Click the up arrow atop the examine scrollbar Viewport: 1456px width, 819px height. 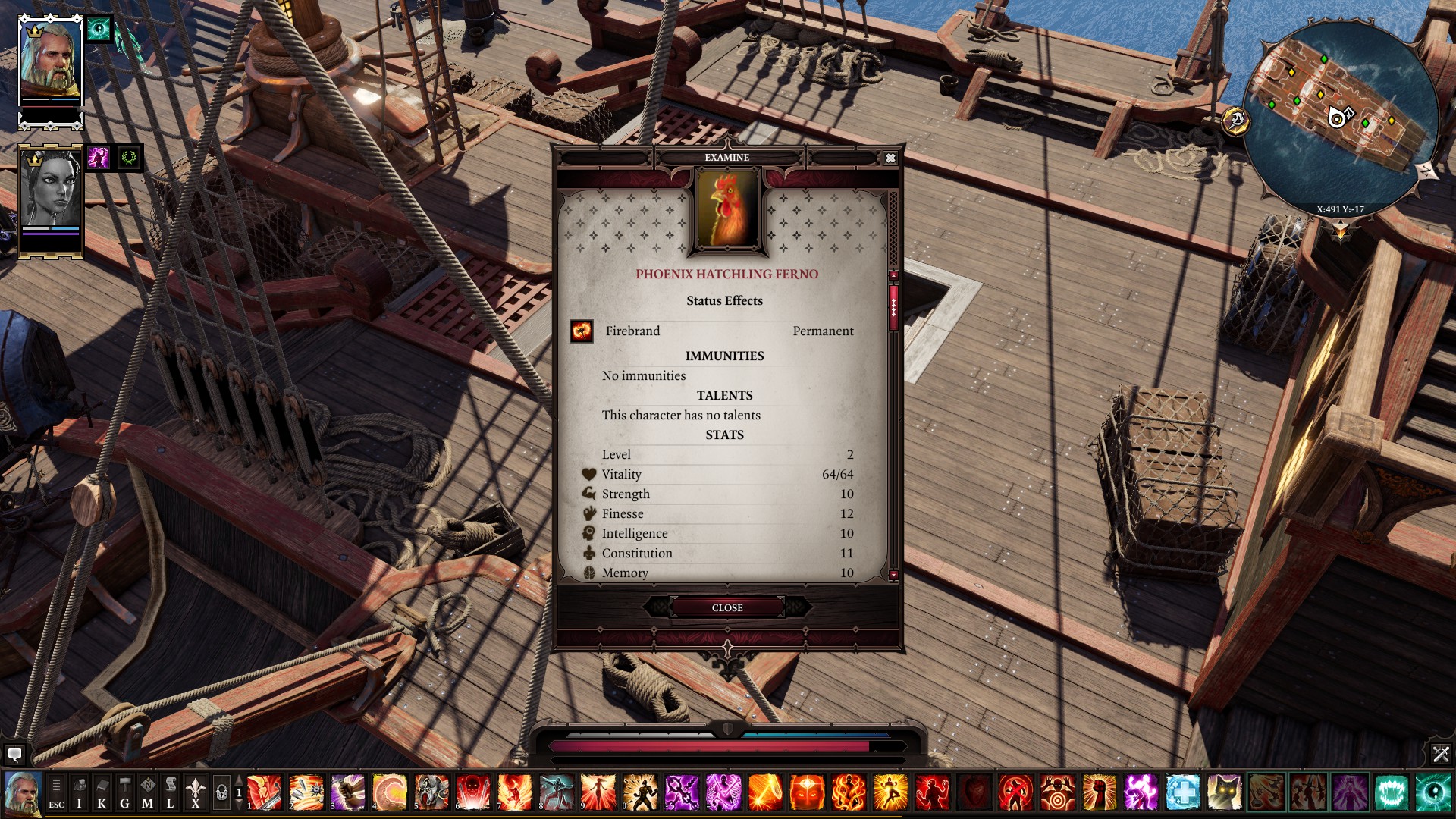pyautogui.click(x=893, y=275)
